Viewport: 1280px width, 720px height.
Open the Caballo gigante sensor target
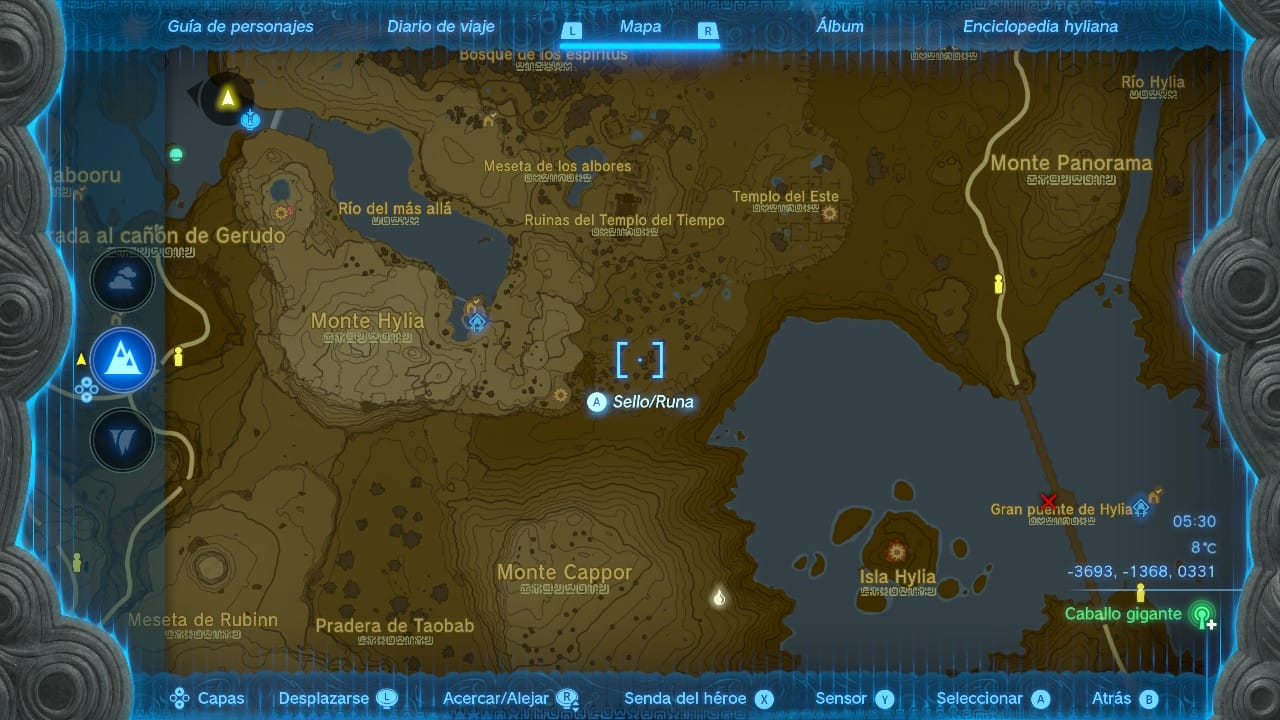point(1202,615)
